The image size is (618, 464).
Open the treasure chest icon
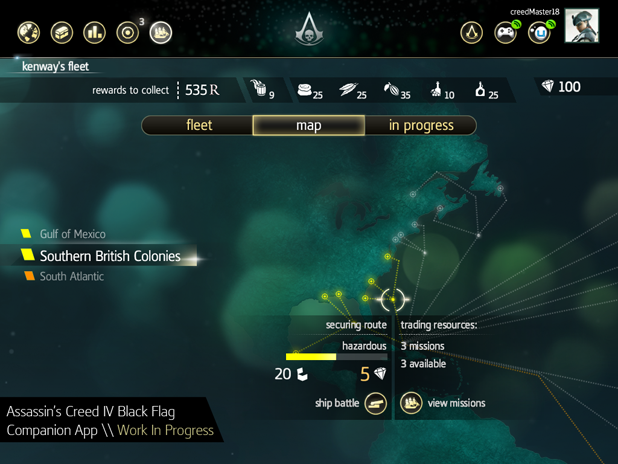(62, 33)
